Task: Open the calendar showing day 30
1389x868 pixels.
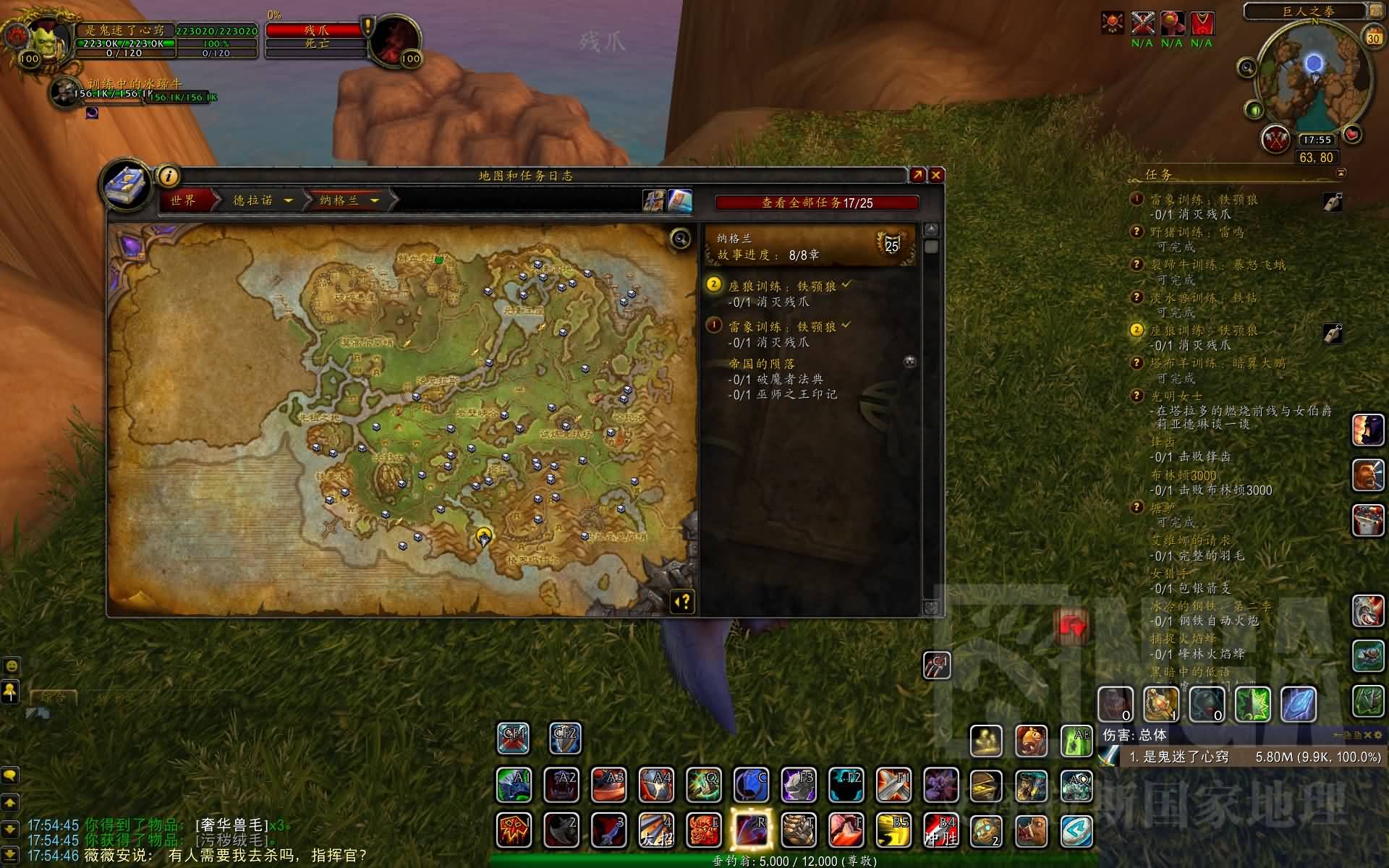Action: pyautogui.click(x=1373, y=37)
